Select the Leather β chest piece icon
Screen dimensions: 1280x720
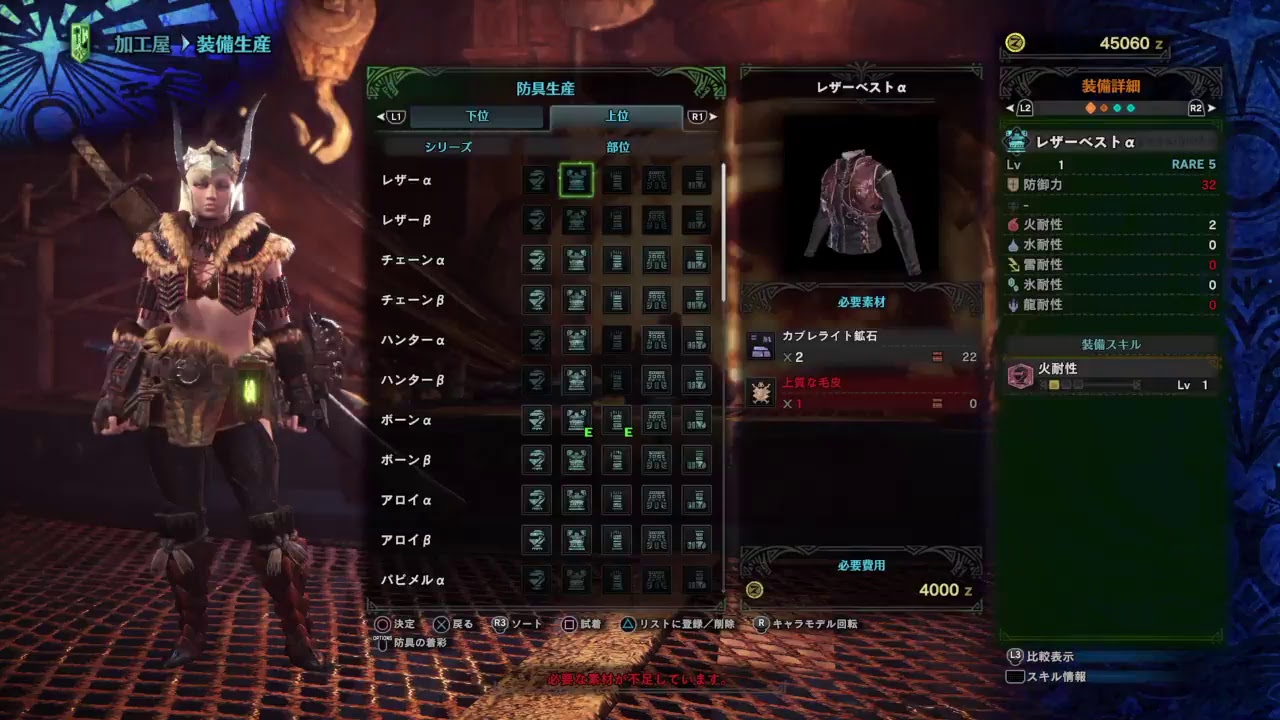coord(575,220)
